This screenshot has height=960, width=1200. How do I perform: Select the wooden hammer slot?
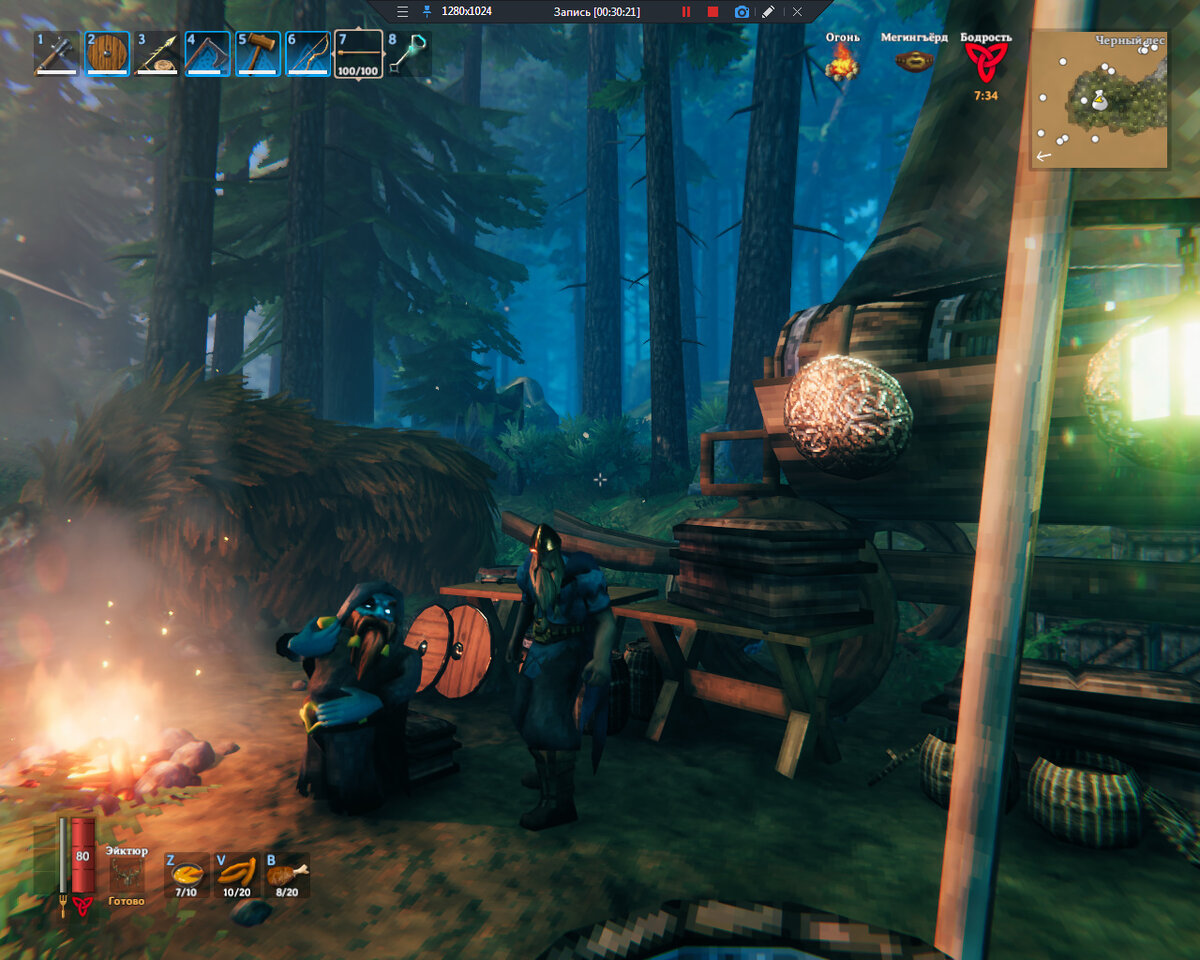pos(257,54)
